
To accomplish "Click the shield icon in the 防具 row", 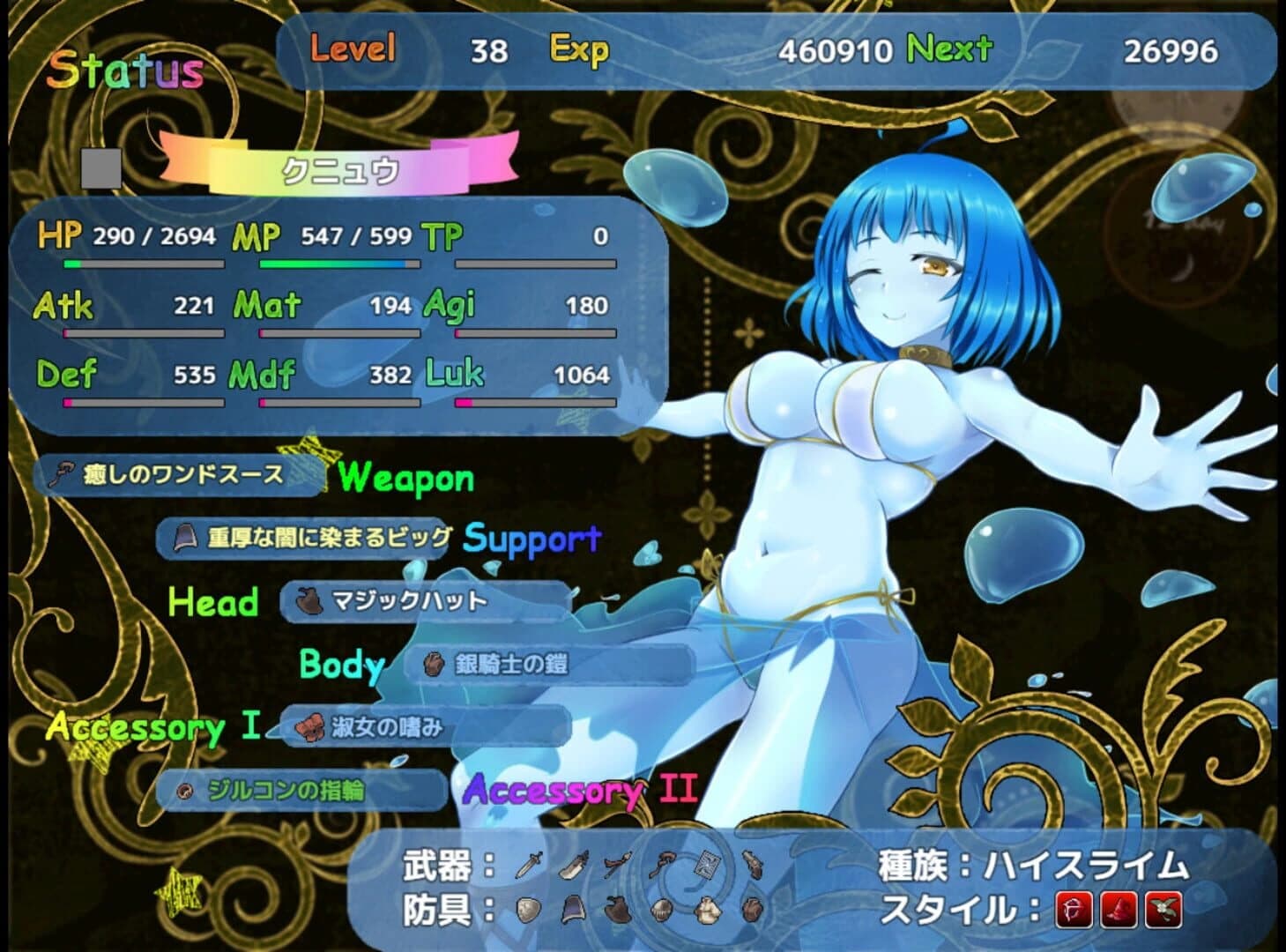I will pos(529,911).
